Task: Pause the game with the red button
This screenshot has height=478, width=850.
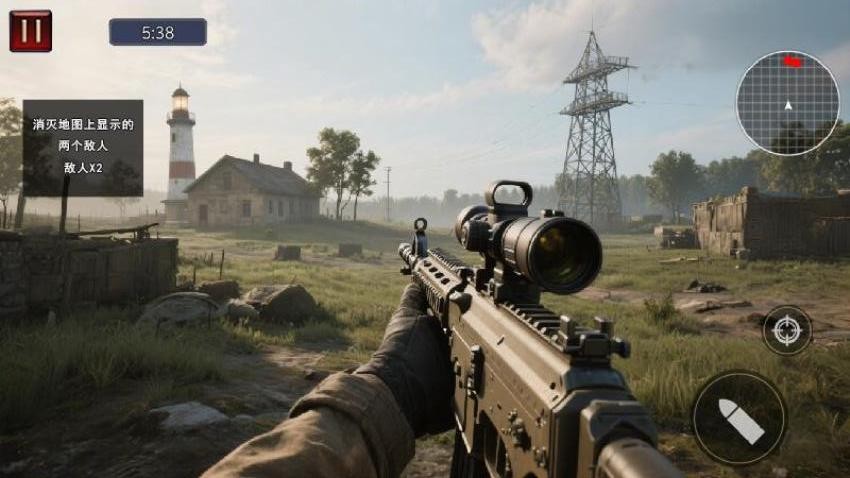Action: (x=30, y=31)
